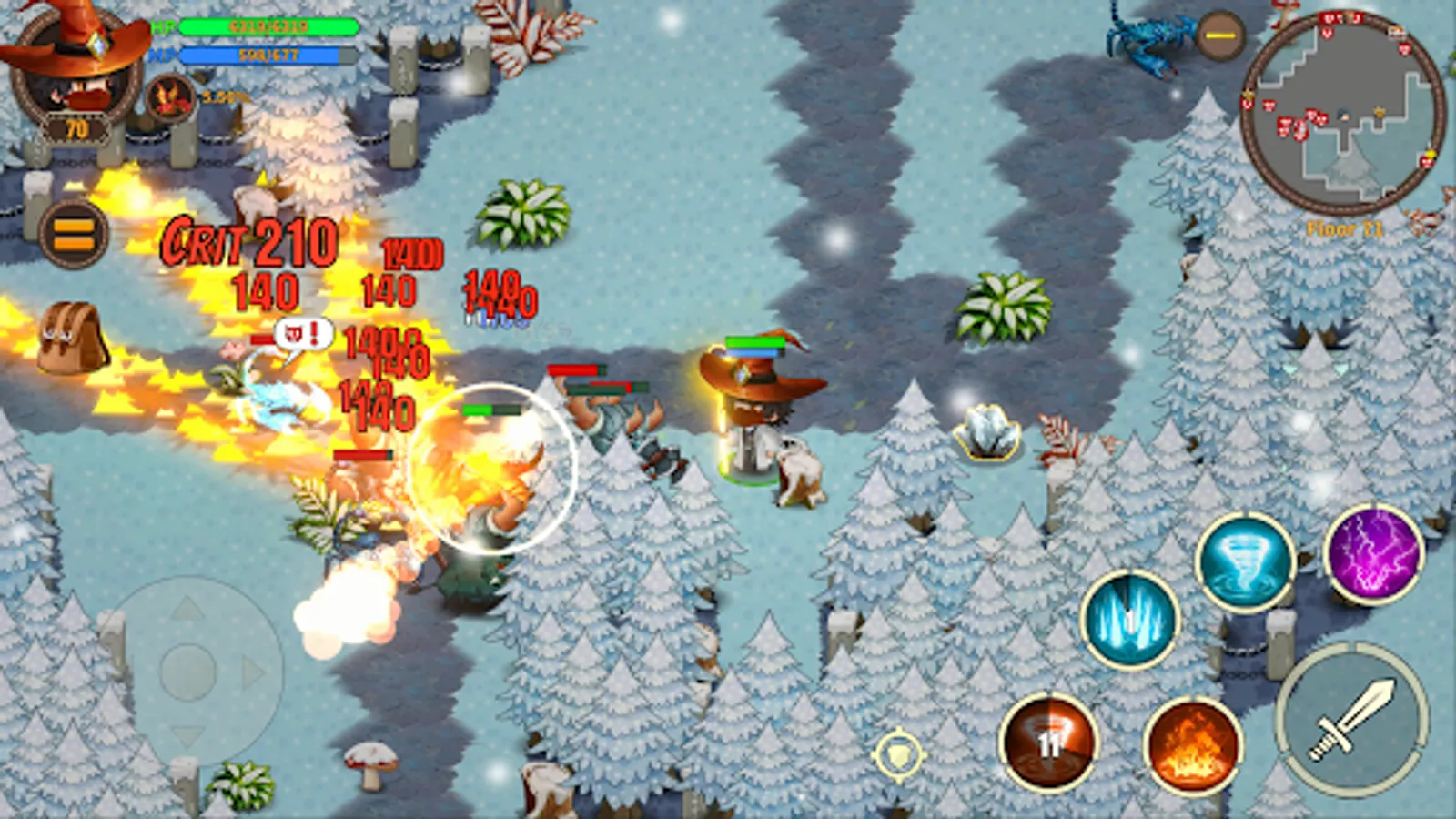
Task: Use the sandstorm skill showing 11 charges
Action: click(x=1047, y=742)
